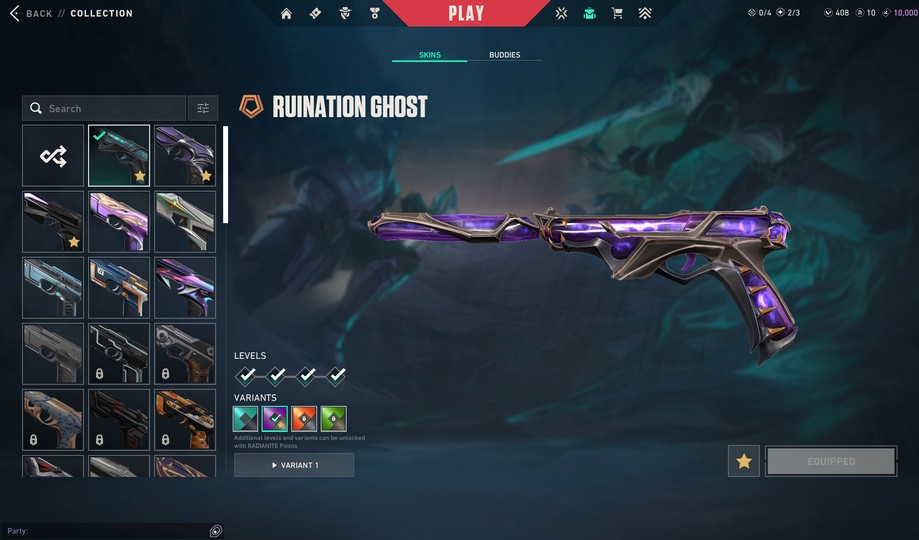
Task: Open the store cart icon
Action: (x=617, y=13)
